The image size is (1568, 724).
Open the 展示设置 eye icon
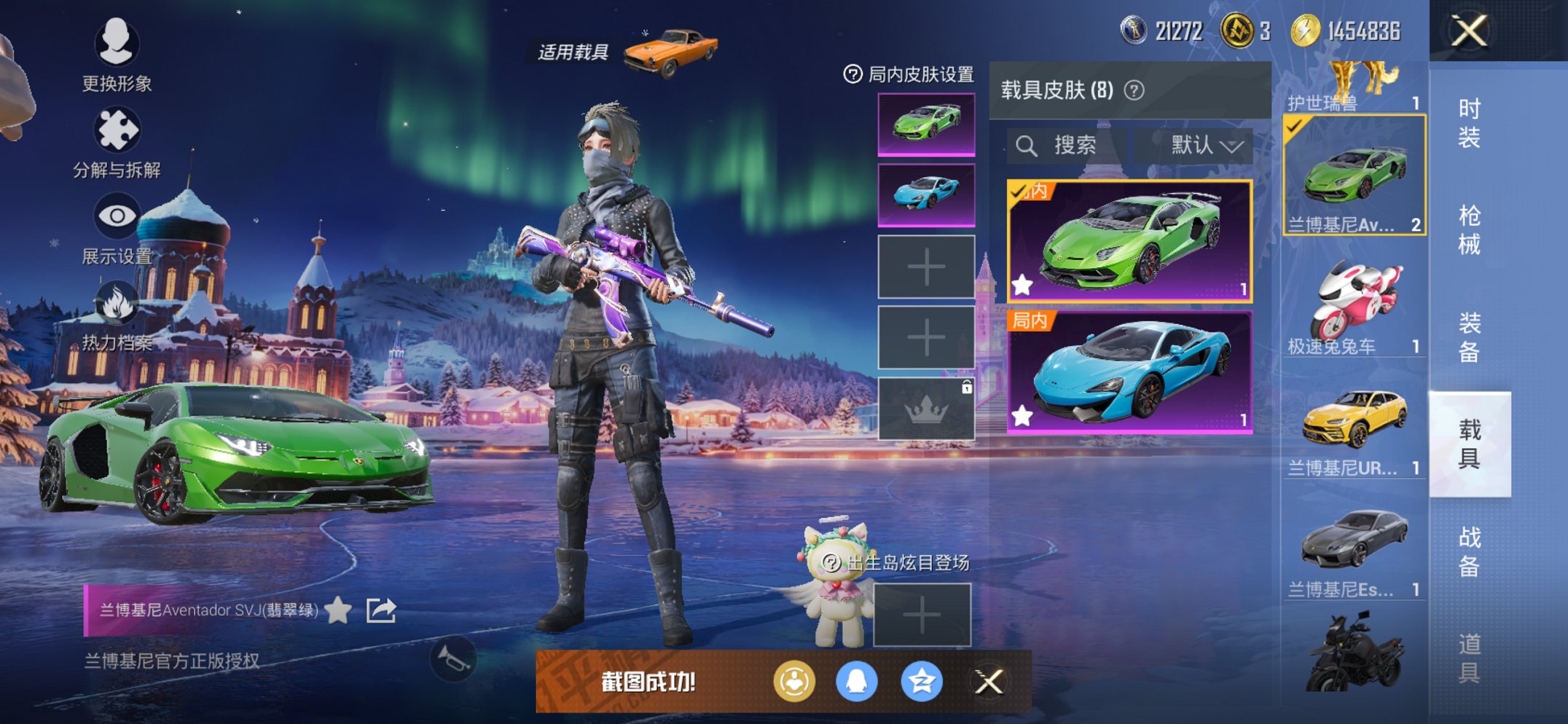[x=117, y=216]
